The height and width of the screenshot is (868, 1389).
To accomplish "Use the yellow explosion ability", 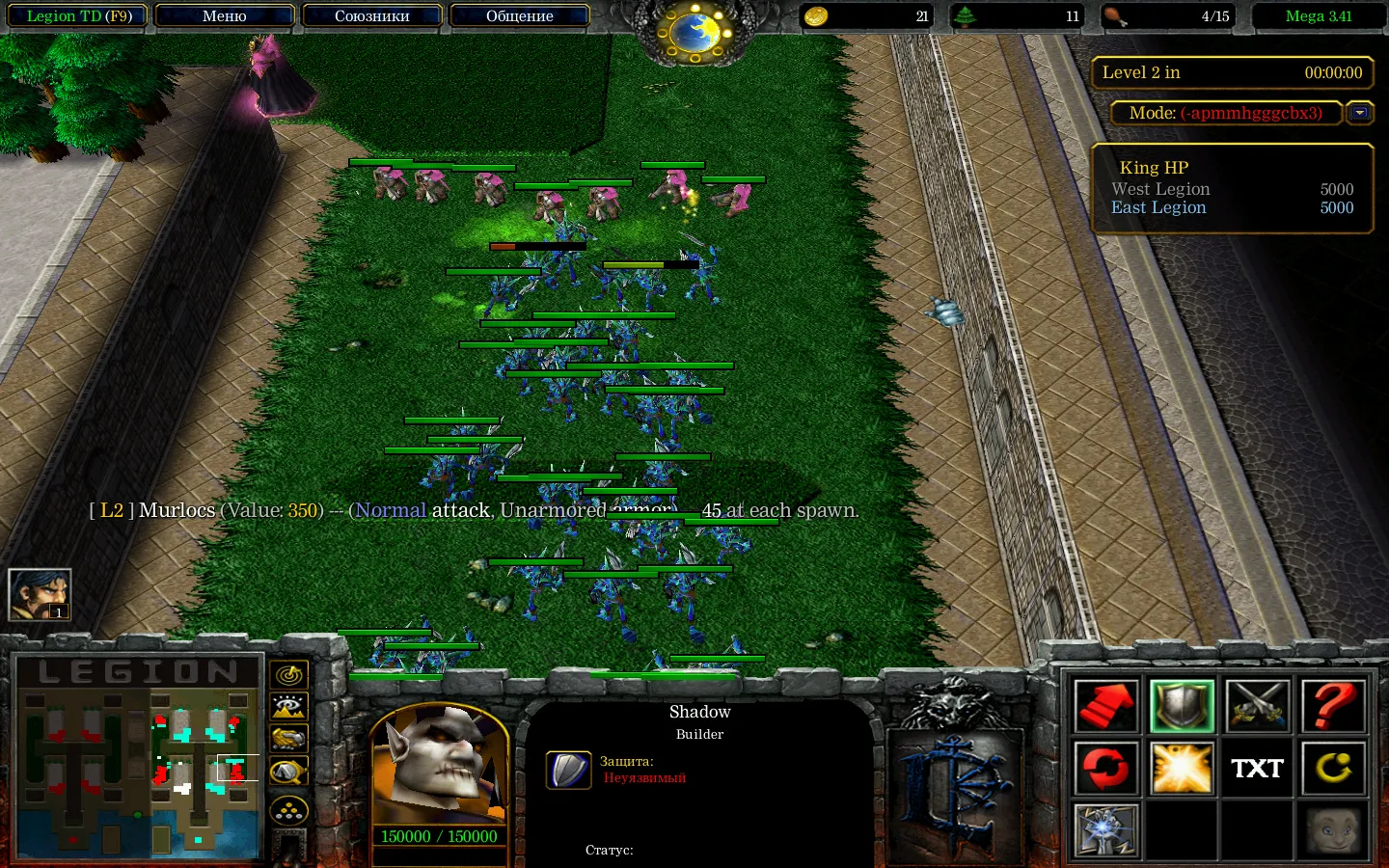I will click(1181, 769).
